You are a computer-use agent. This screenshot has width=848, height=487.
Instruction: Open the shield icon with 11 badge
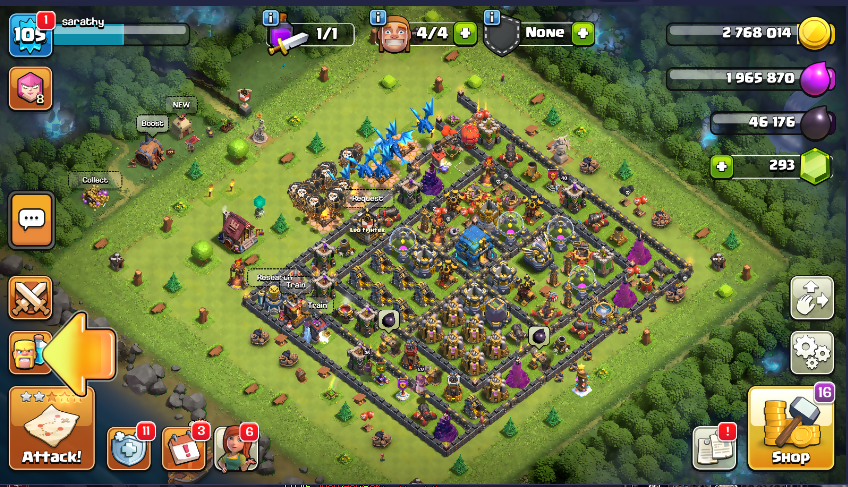[x=129, y=448]
